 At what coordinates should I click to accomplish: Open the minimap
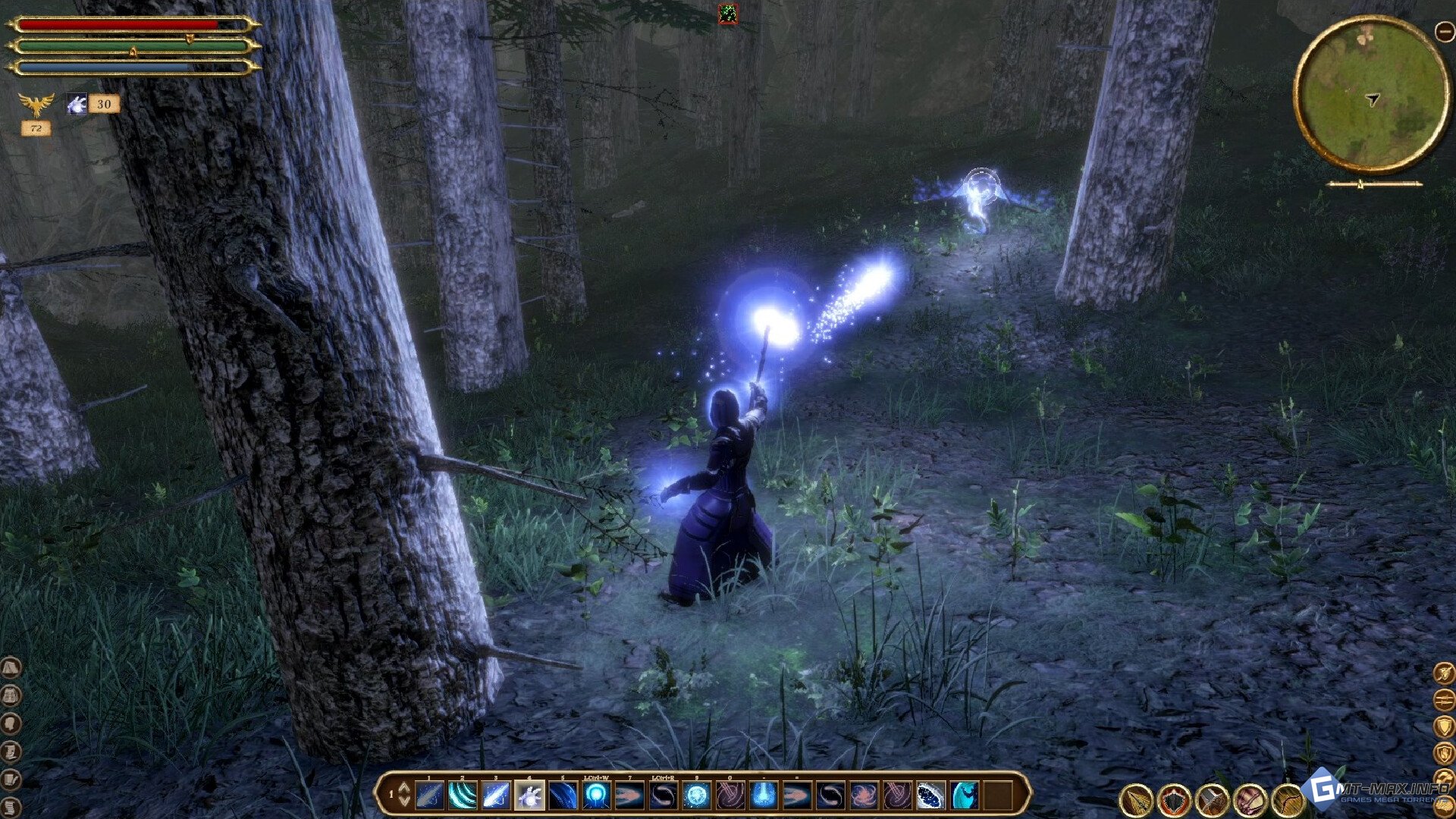click(x=1371, y=95)
